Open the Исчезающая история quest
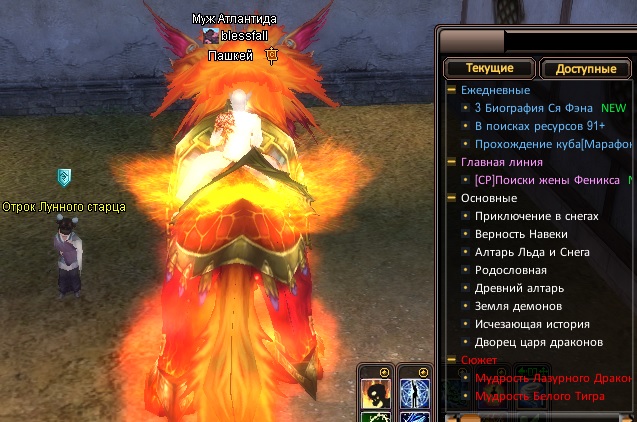The height and width of the screenshot is (422, 637). [532, 324]
